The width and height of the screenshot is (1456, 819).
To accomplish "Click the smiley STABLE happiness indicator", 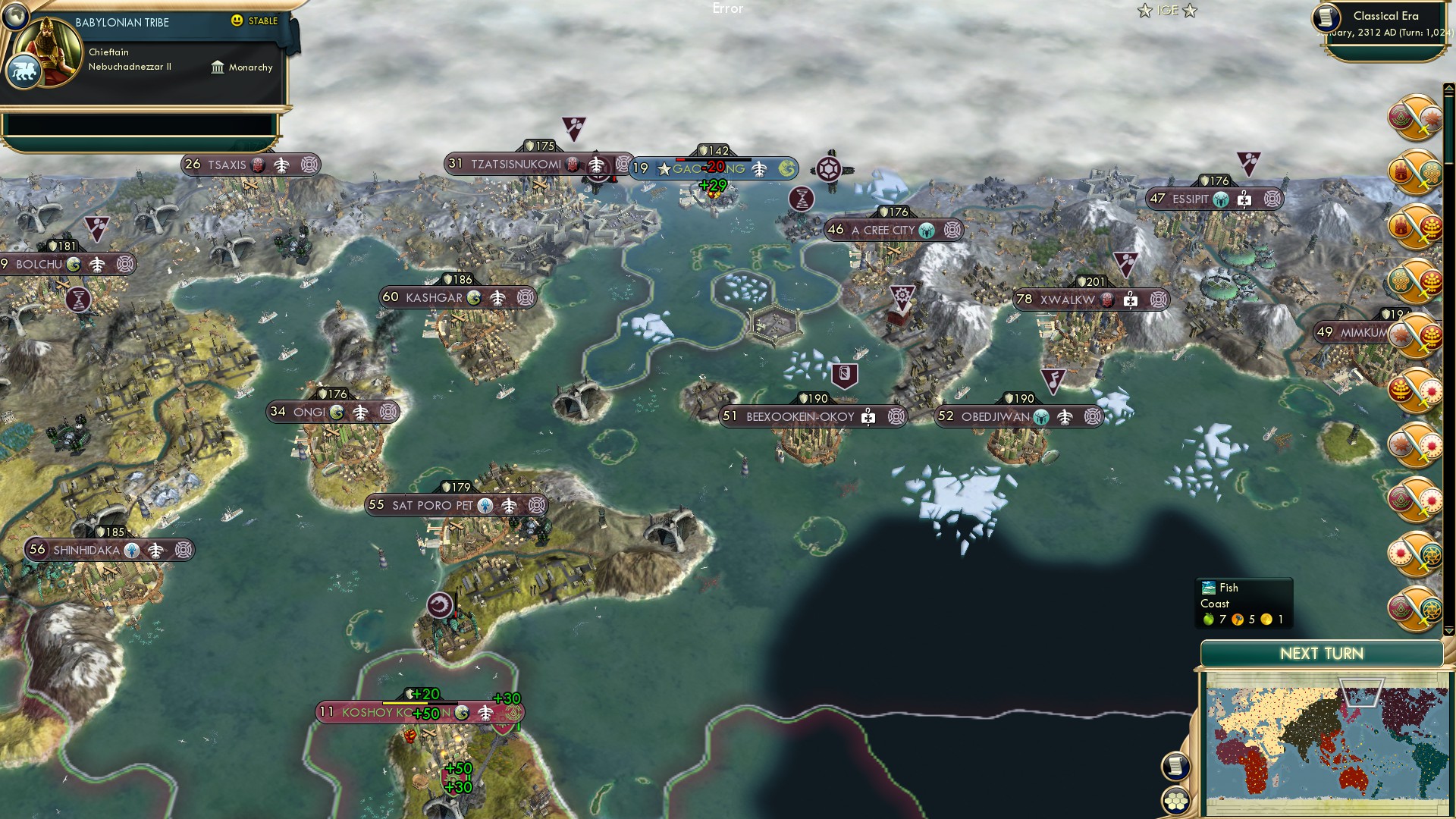I will pyautogui.click(x=239, y=22).
